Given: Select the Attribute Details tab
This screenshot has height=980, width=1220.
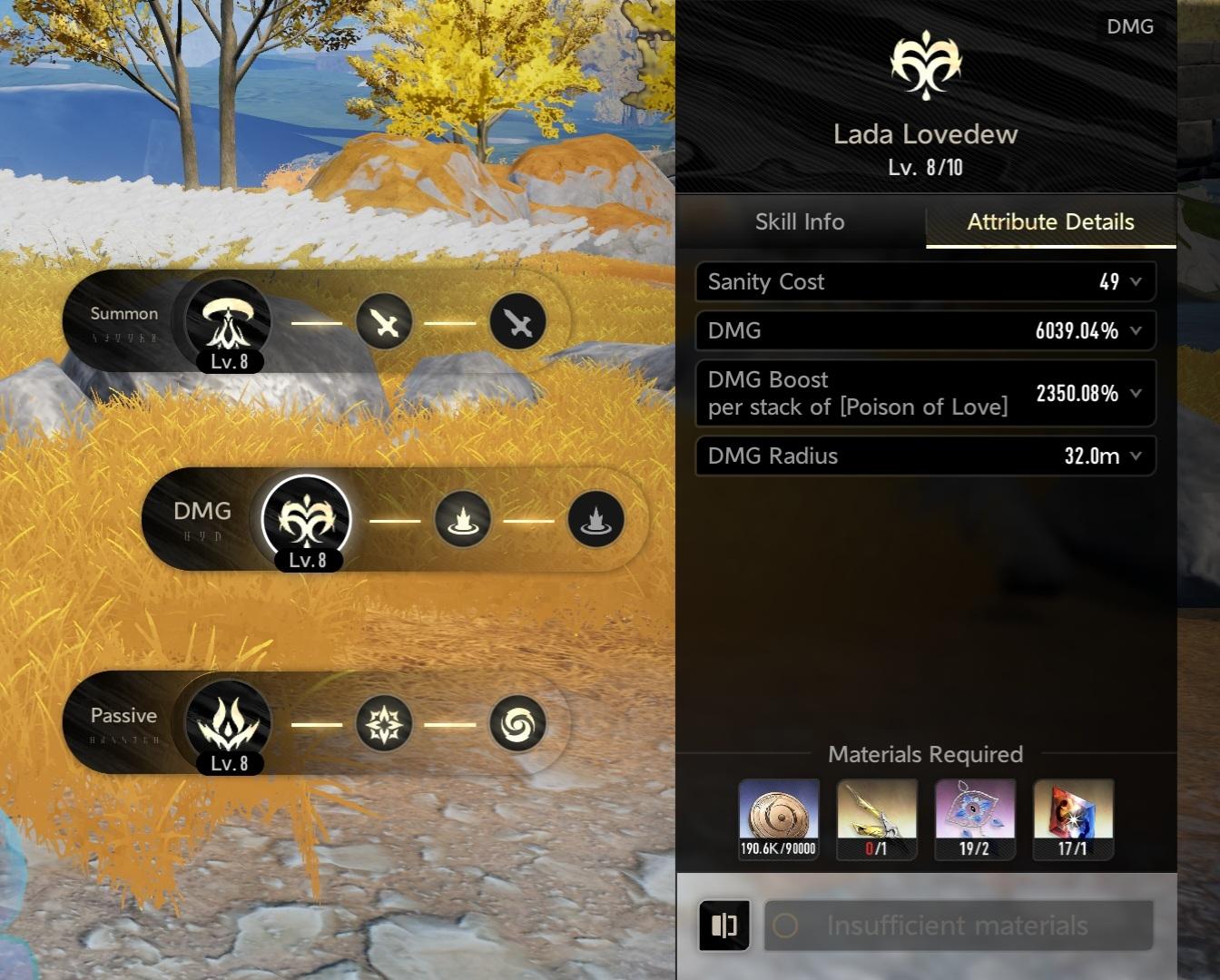Looking at the screenshot, I should (x=1050, y=222).
